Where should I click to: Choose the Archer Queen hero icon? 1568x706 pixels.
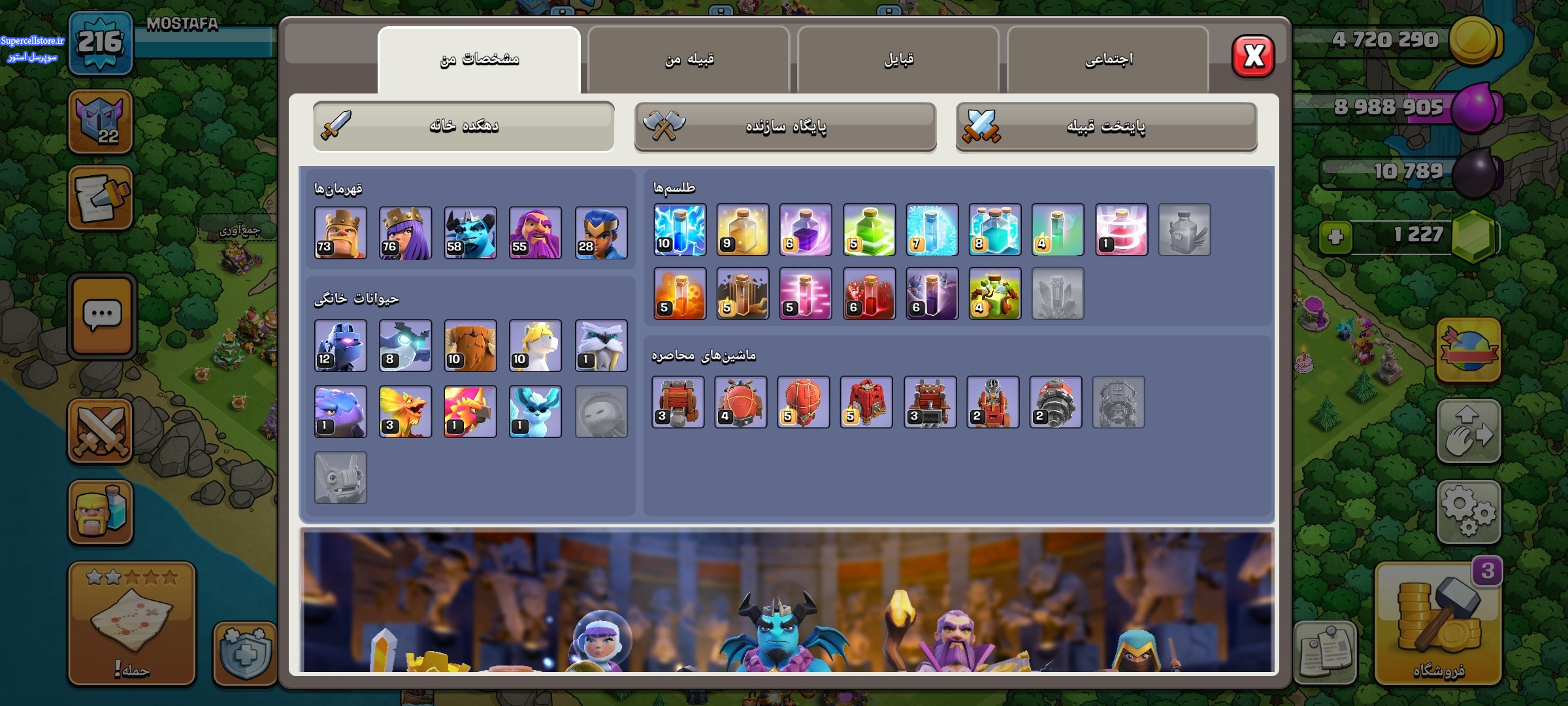coord(405,233)
